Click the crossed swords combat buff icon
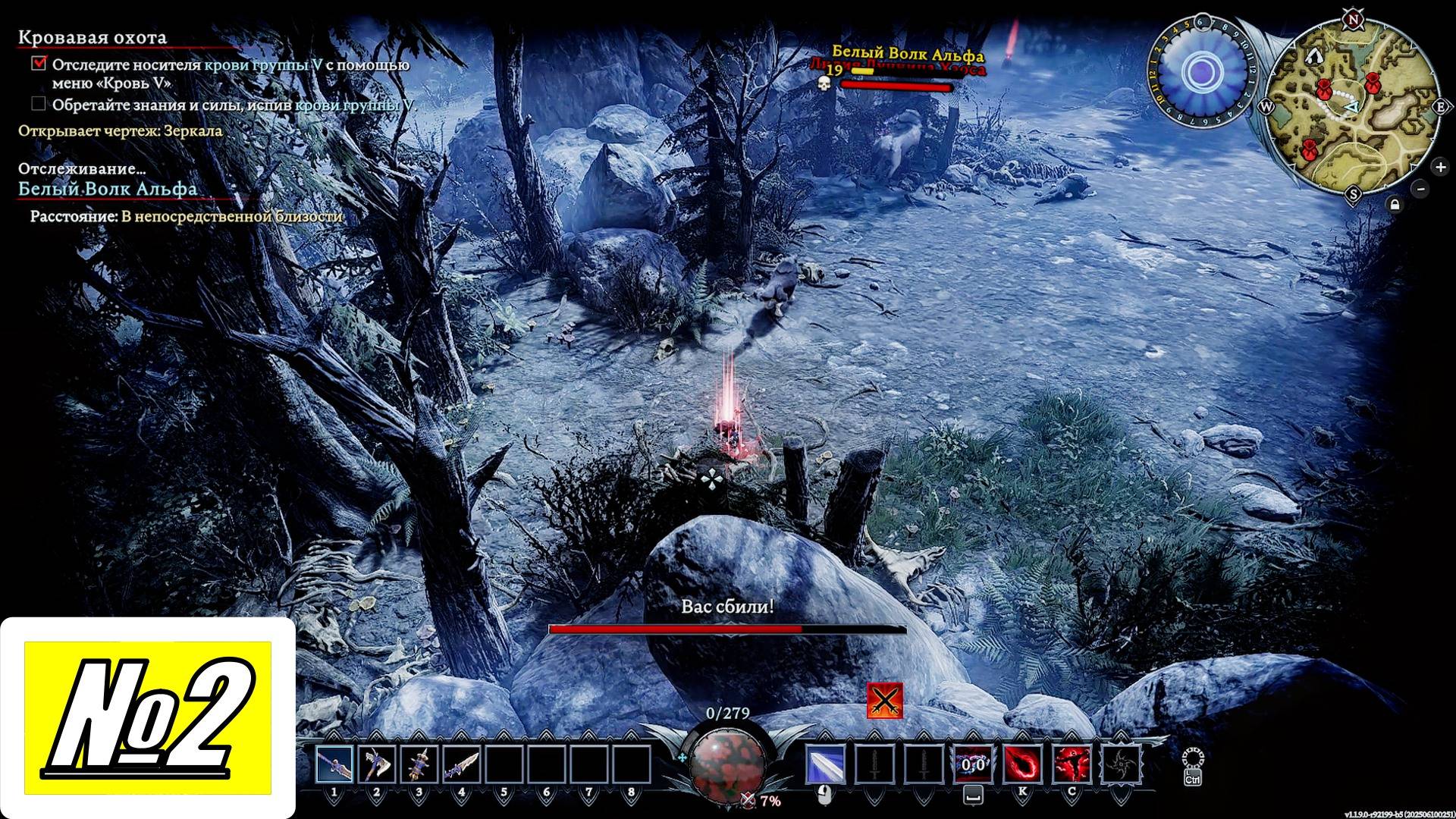This screenshot has width=1456, height=819. pyautogui.click(x=884, y=701)
